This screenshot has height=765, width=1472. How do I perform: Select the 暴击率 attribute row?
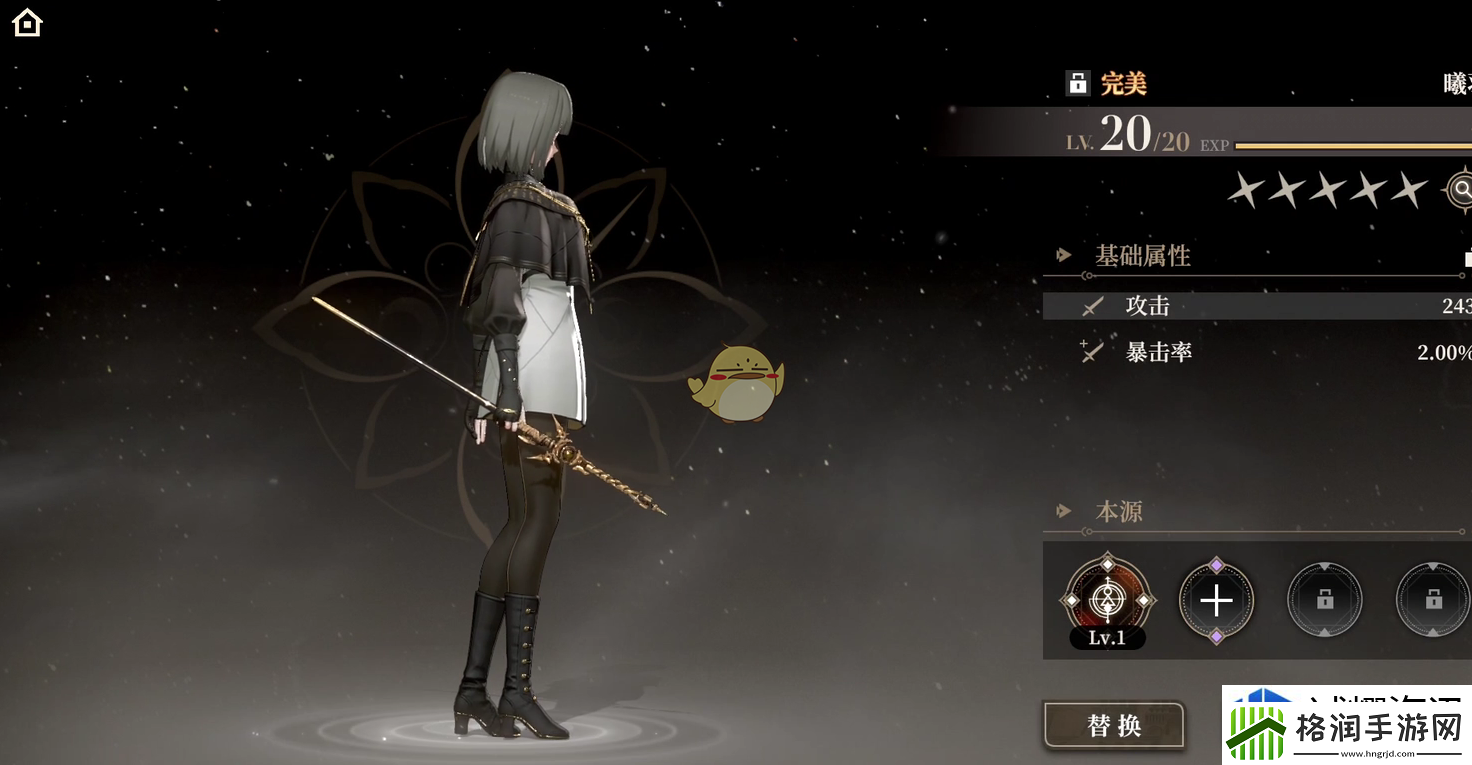tap(1256, 352)
